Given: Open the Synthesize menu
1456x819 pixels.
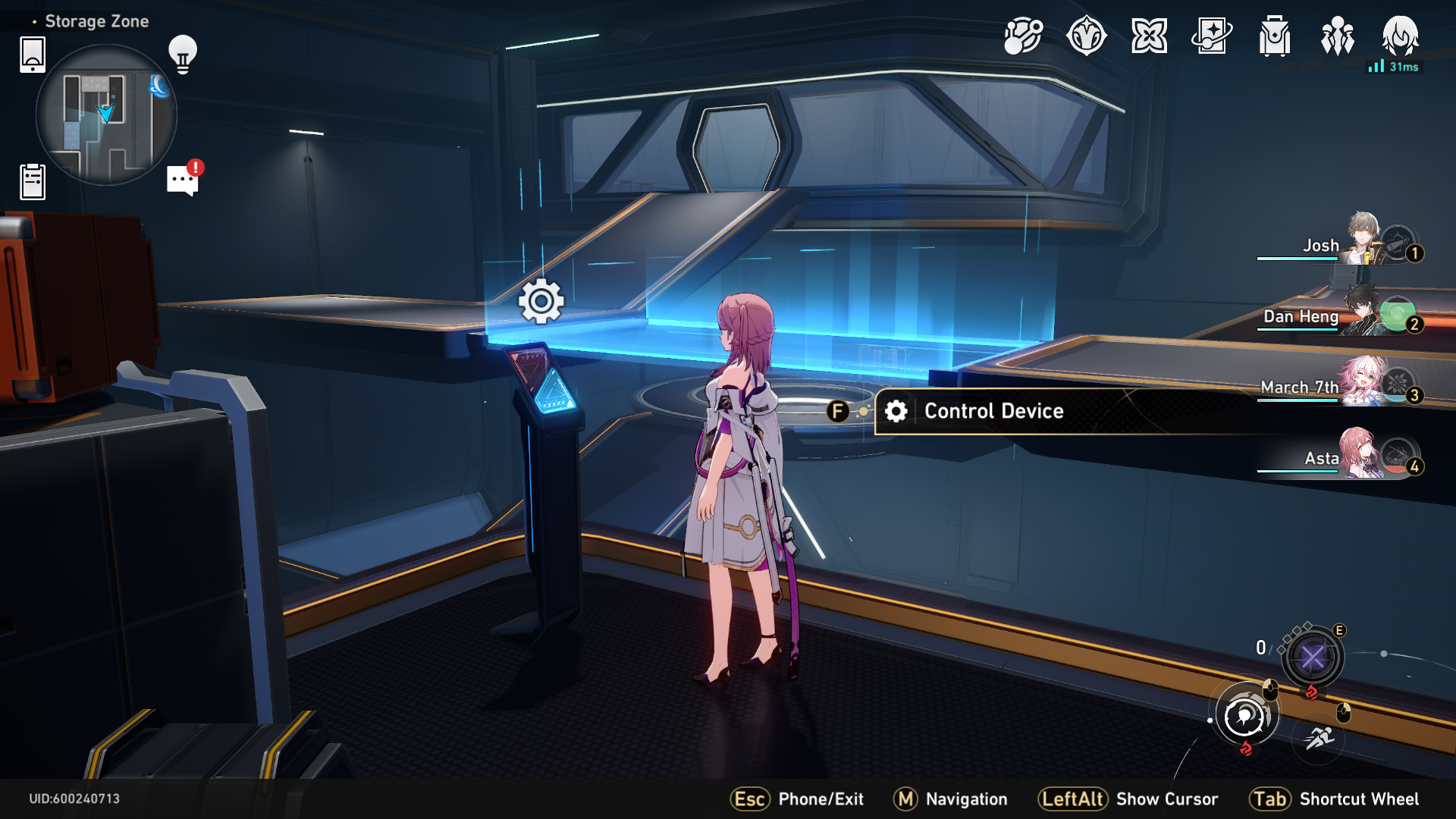Looking at the screenshot, I should click(x=1024, y=36).
